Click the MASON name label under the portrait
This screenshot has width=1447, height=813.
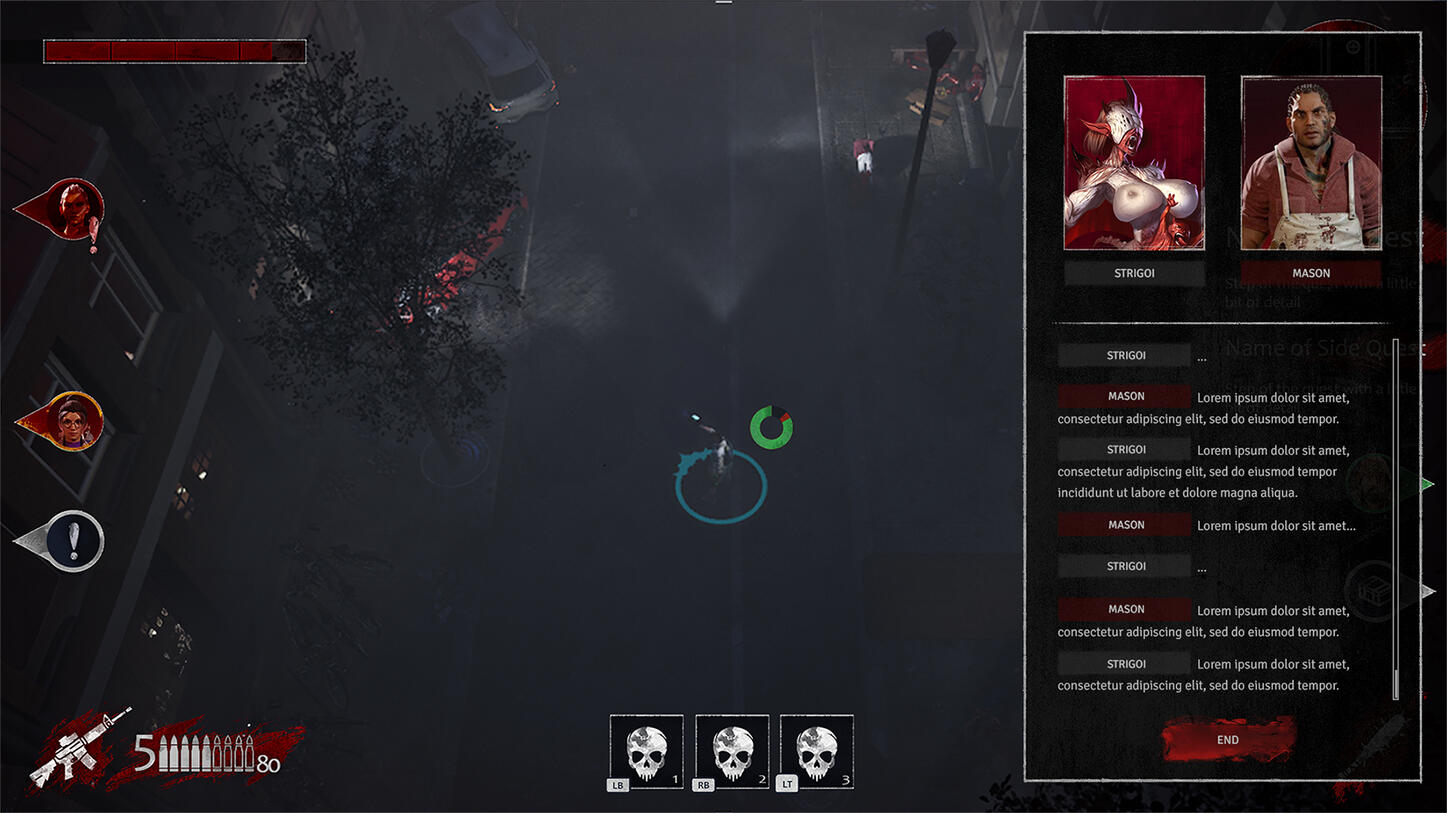1311,273
